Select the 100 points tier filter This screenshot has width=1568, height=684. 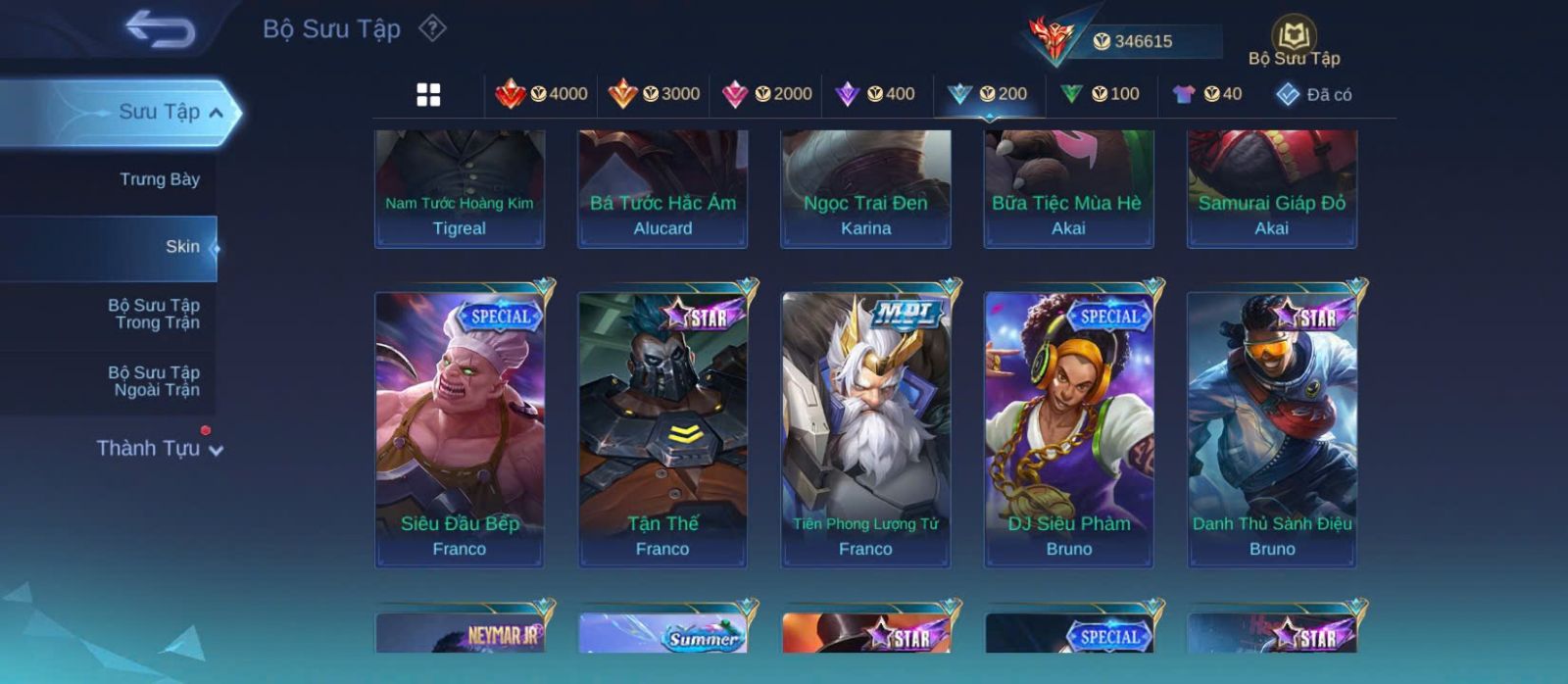click(x=1101, y=94)
